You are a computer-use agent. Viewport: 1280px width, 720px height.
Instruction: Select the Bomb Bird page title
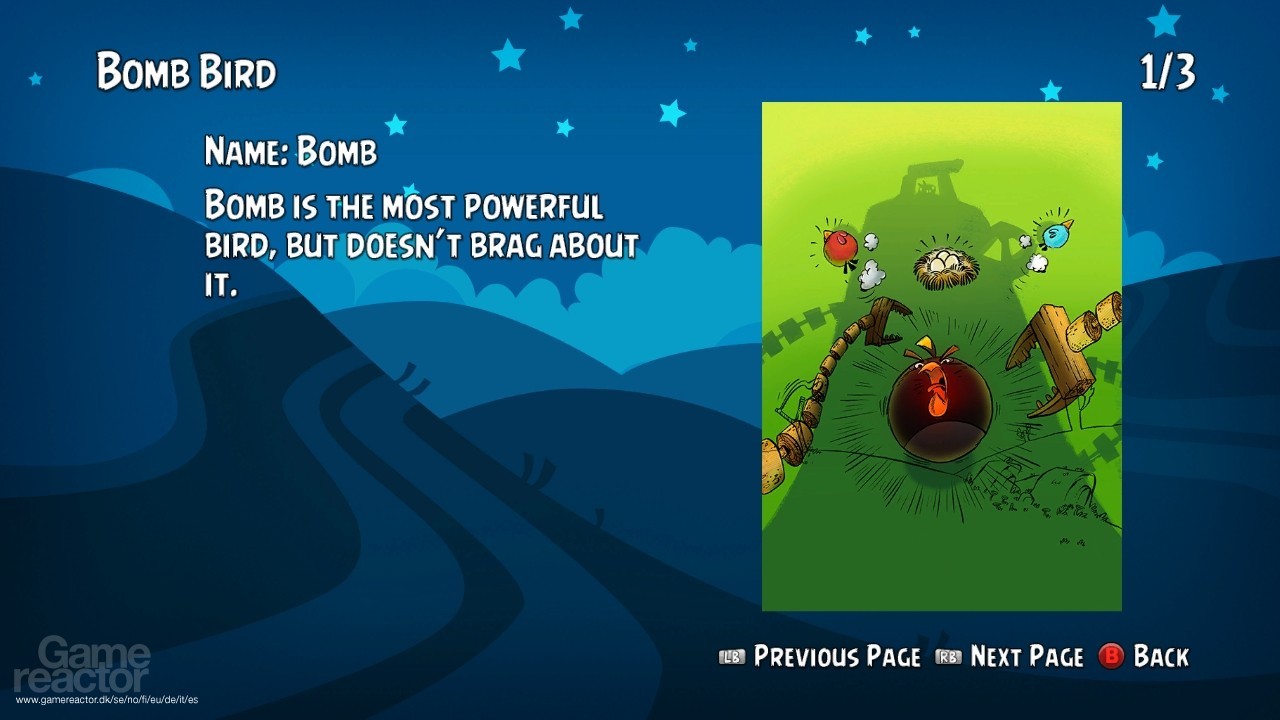pyautogui.click(x=185, y=70)
